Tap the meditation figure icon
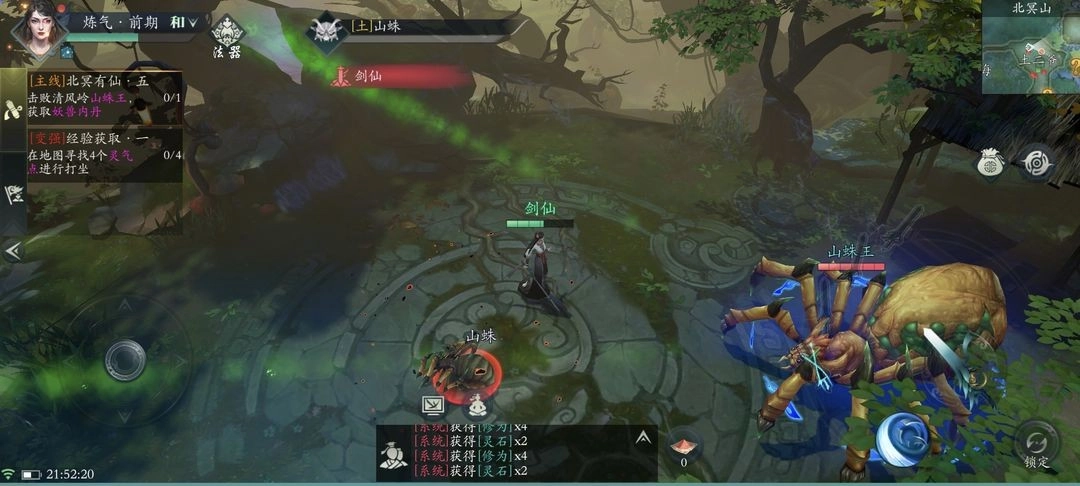Image resolution: width=1080 pixels, height=486 pixels. pos(478,405)
